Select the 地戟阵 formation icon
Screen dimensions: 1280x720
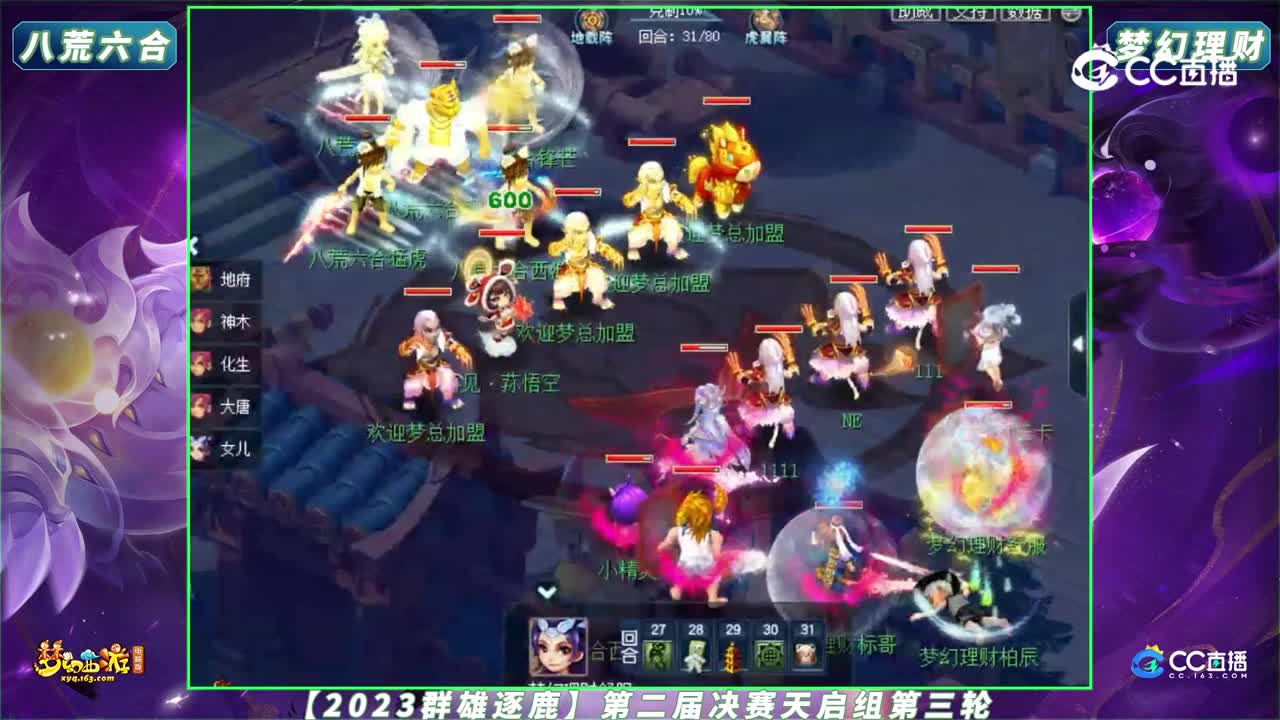pos(590,19)
